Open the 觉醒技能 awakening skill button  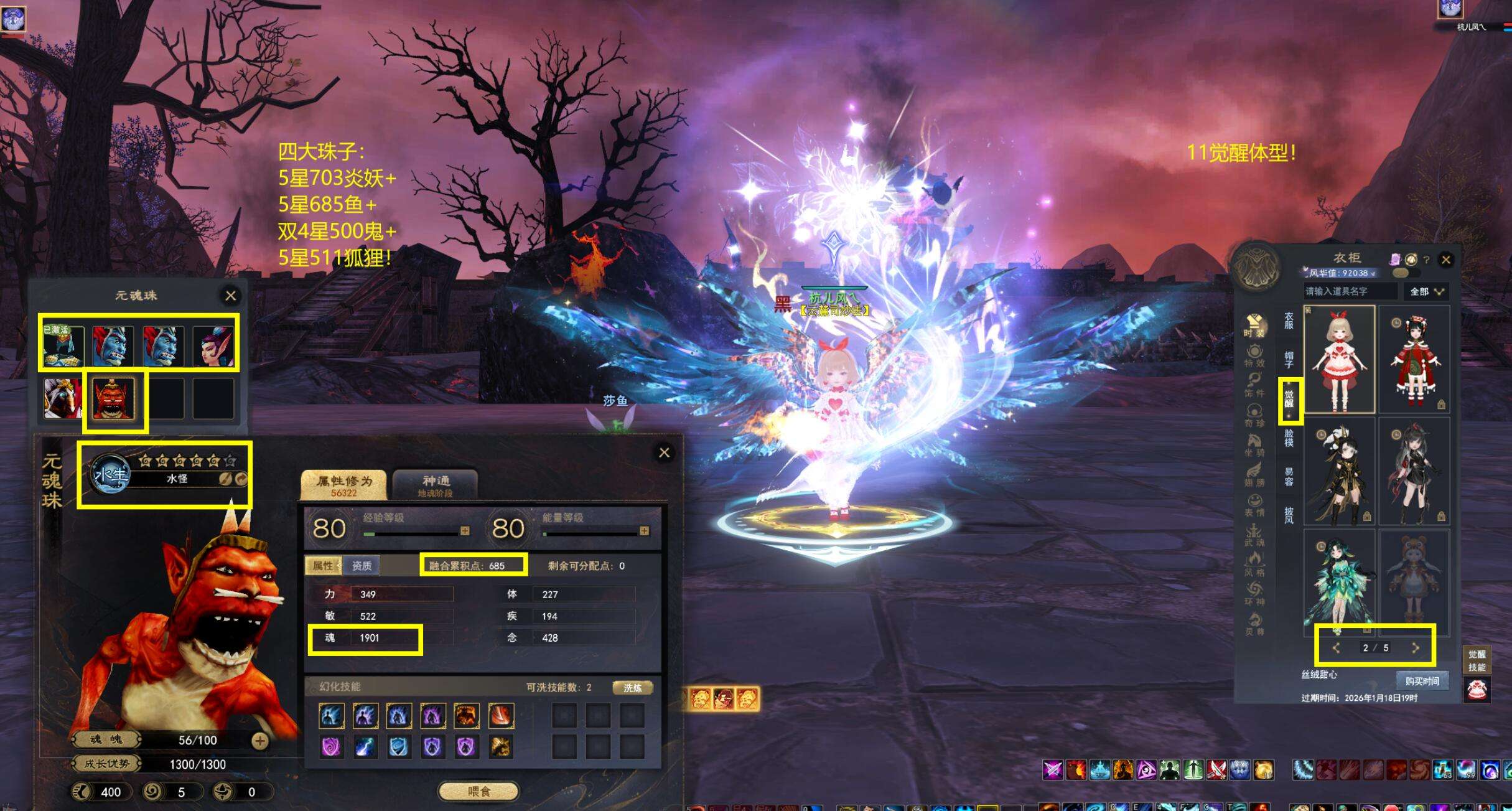1477,660
